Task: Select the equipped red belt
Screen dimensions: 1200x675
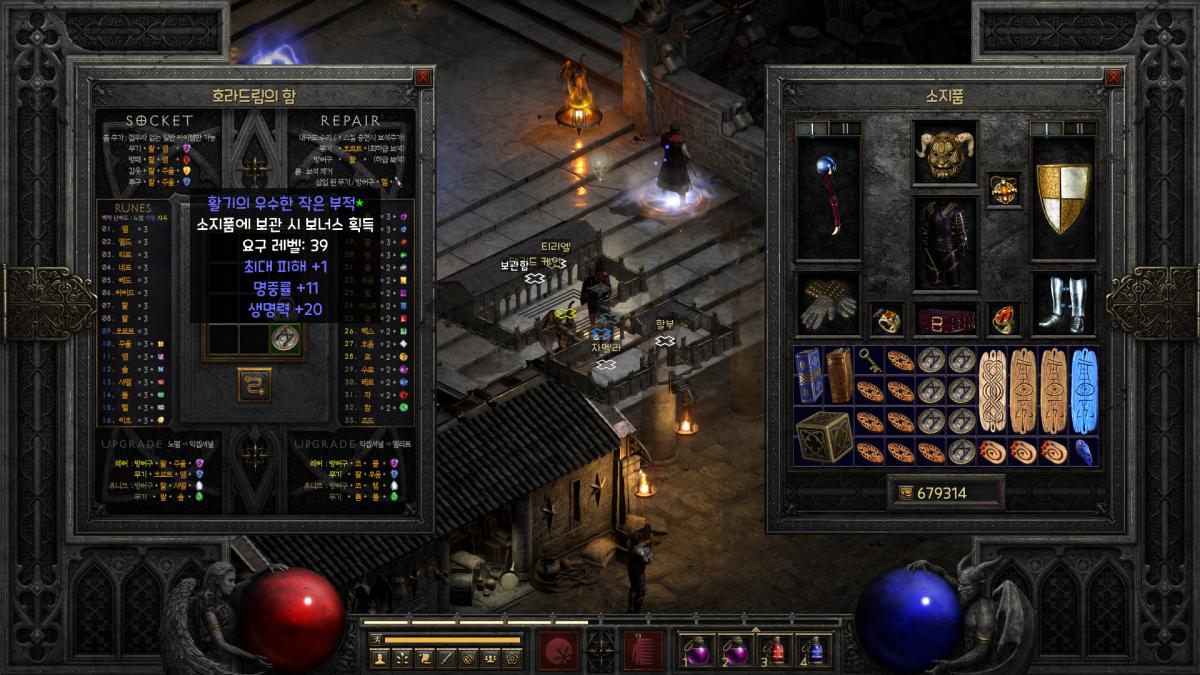Action: [x=945, y=320]
